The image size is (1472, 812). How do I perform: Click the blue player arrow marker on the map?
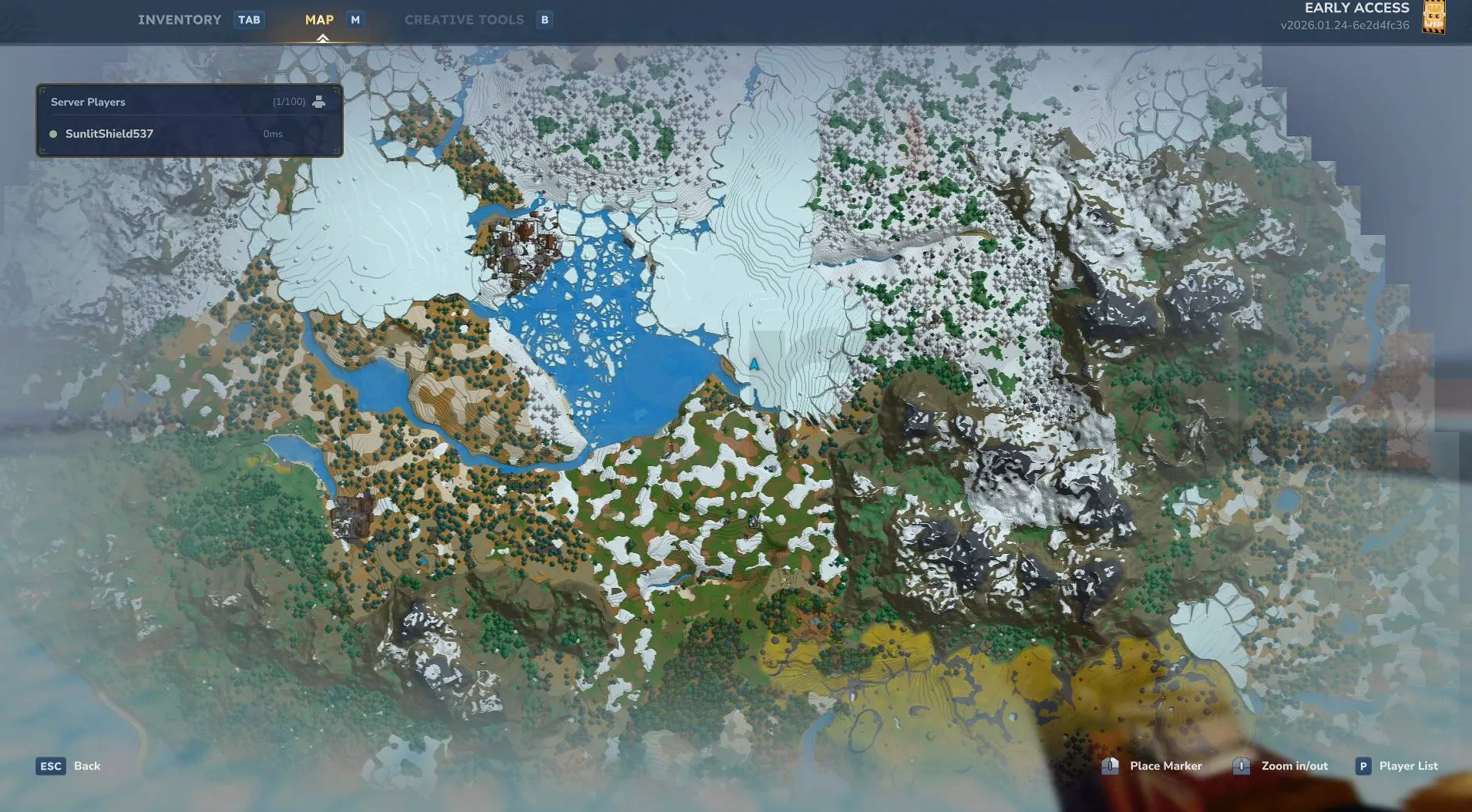754,364
